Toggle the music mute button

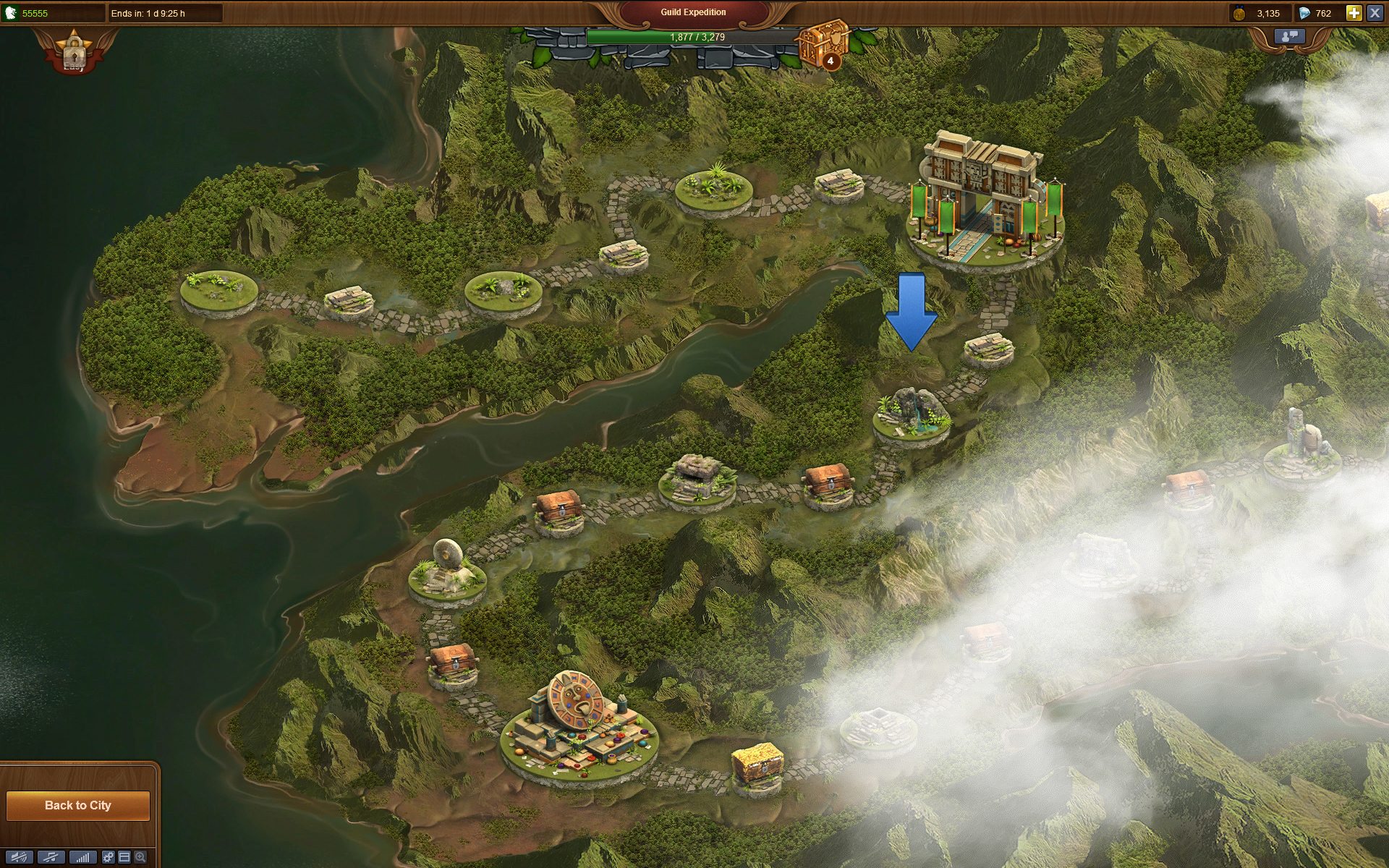click(x=51, y=857)
